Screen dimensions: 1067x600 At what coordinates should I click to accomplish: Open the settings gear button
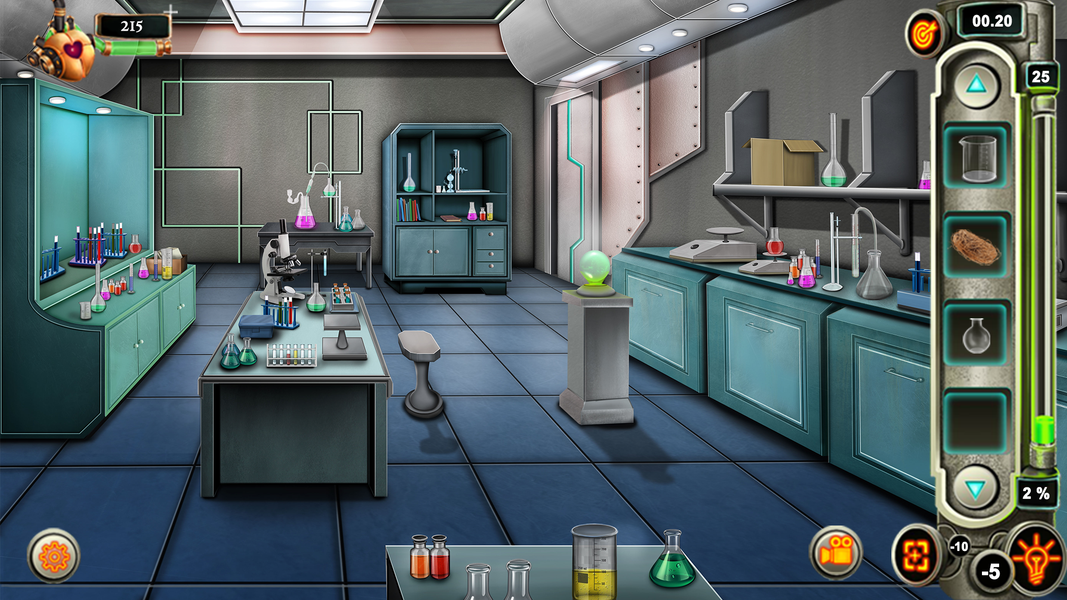[x=53, y=555]
